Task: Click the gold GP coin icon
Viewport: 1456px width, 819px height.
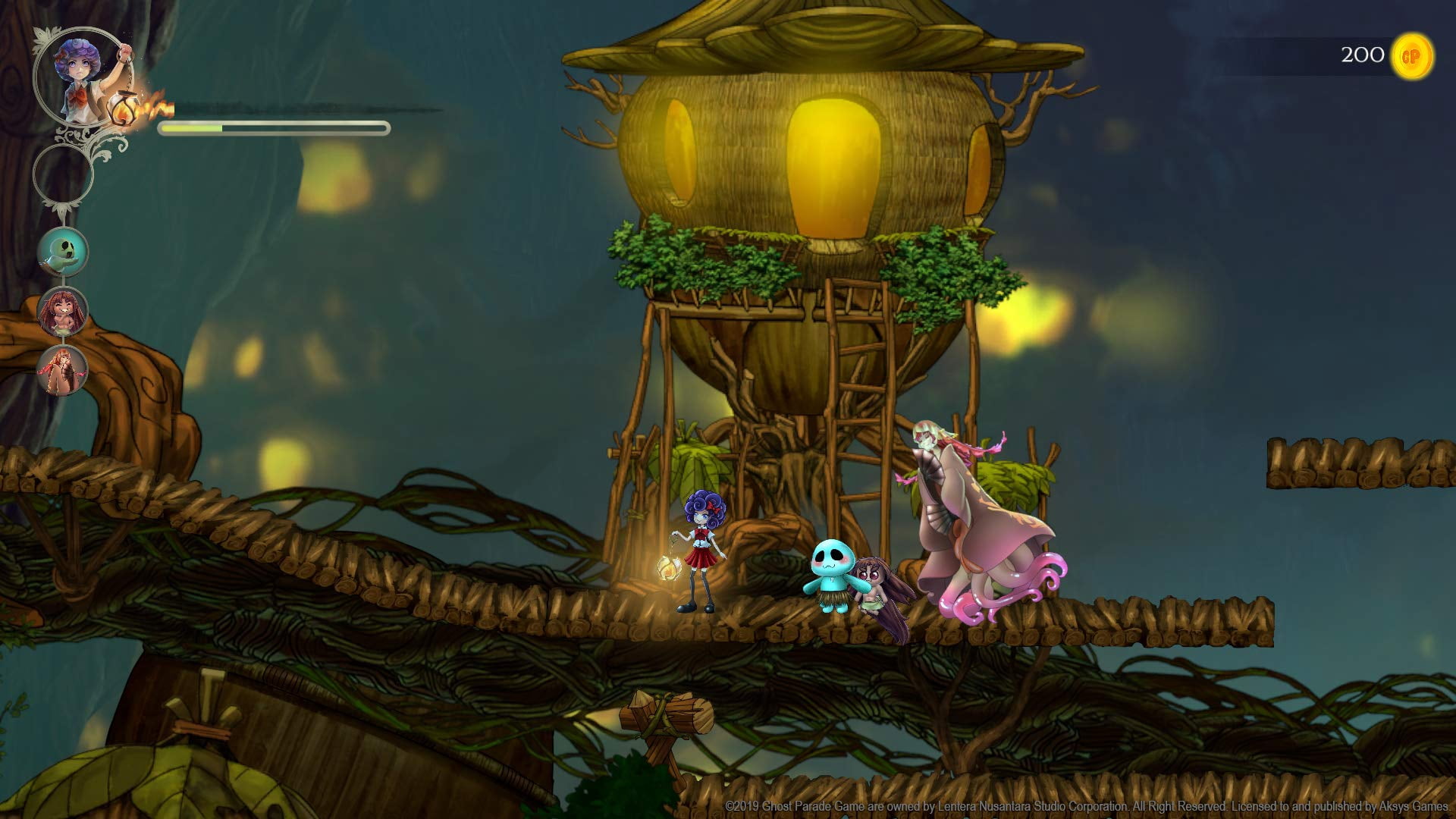Action: point(1410,56)
